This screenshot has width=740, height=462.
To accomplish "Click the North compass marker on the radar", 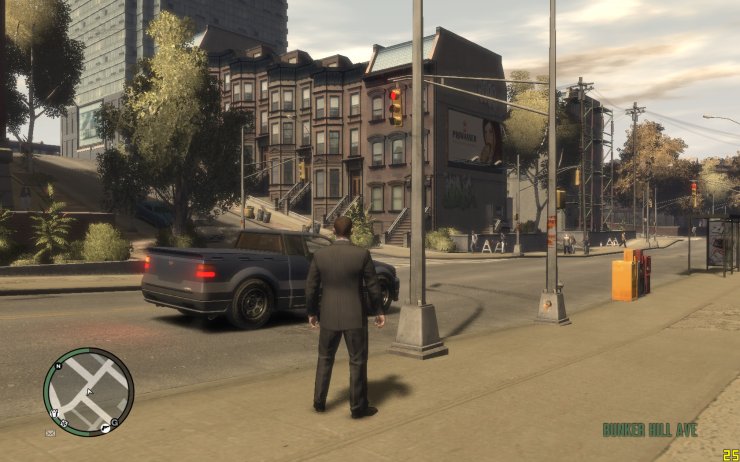I will [x=58, y=366].
